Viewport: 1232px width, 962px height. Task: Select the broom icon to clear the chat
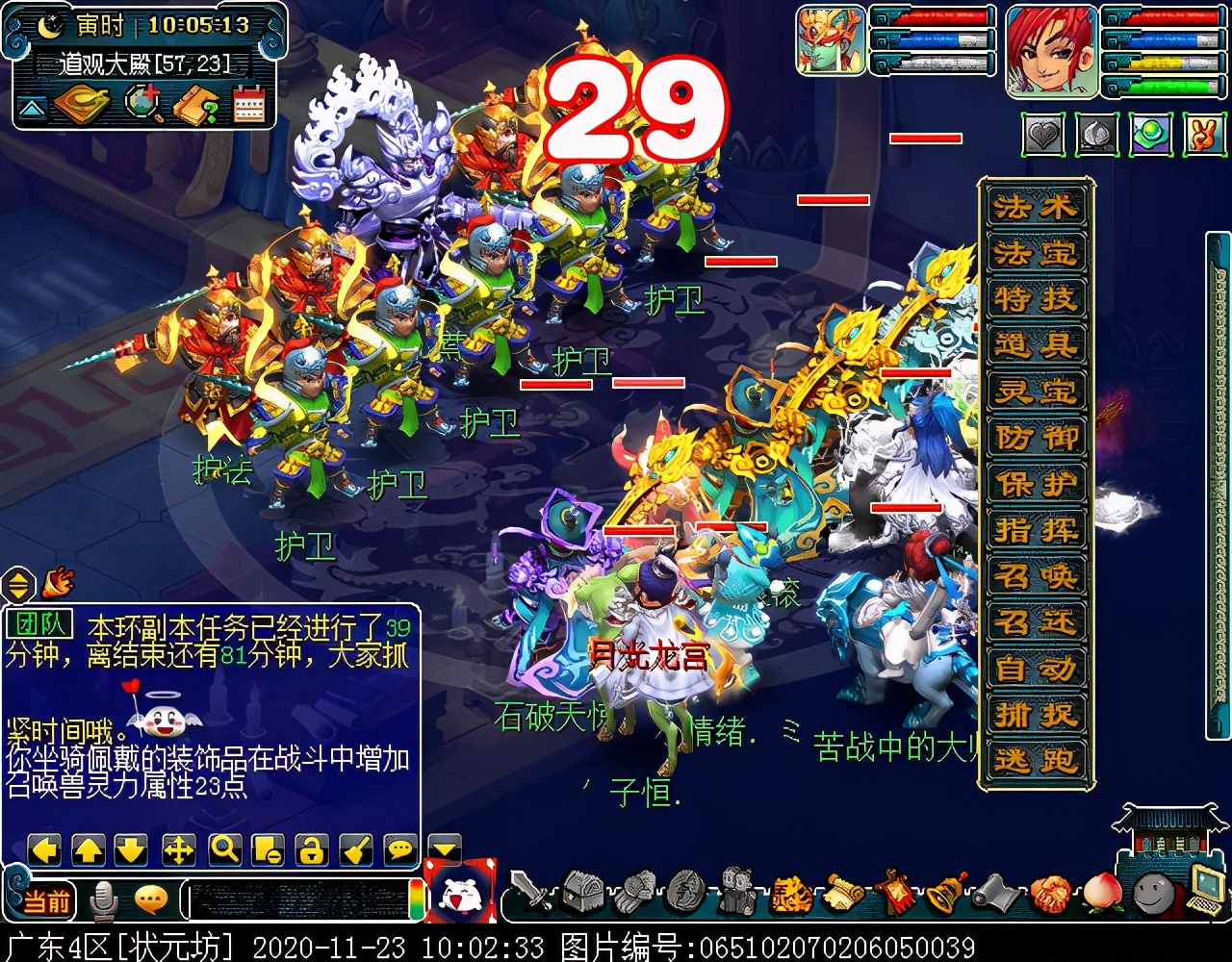(x=355, y=849)
